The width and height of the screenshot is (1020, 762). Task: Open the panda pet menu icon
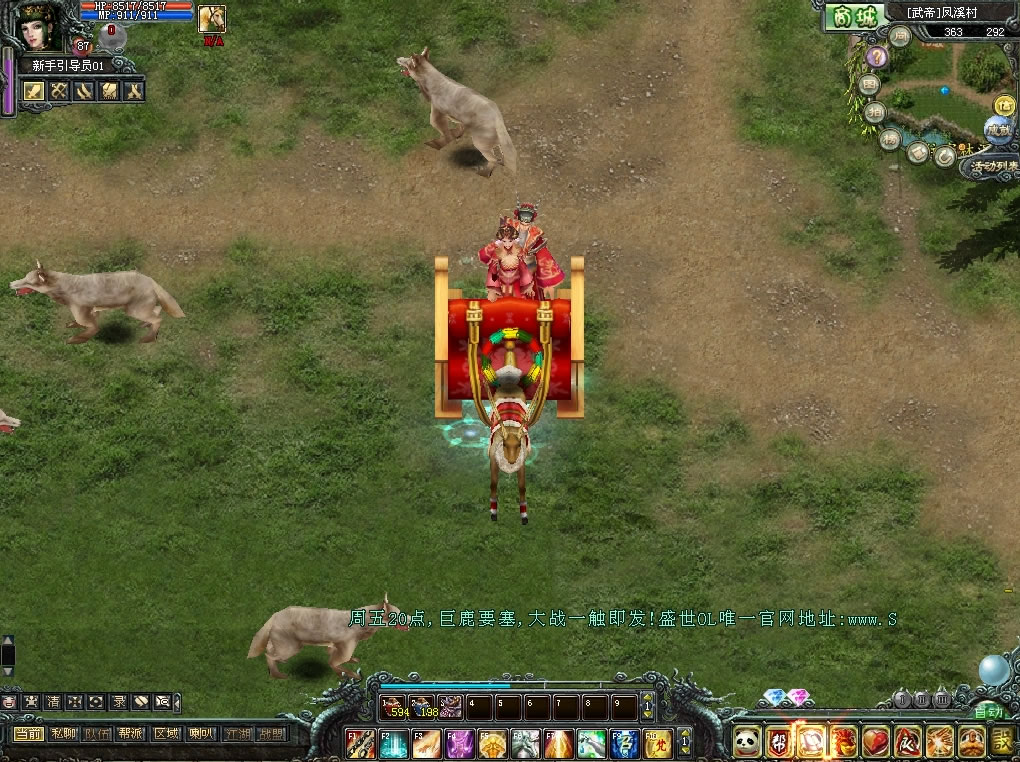click(x=746, y=741)
